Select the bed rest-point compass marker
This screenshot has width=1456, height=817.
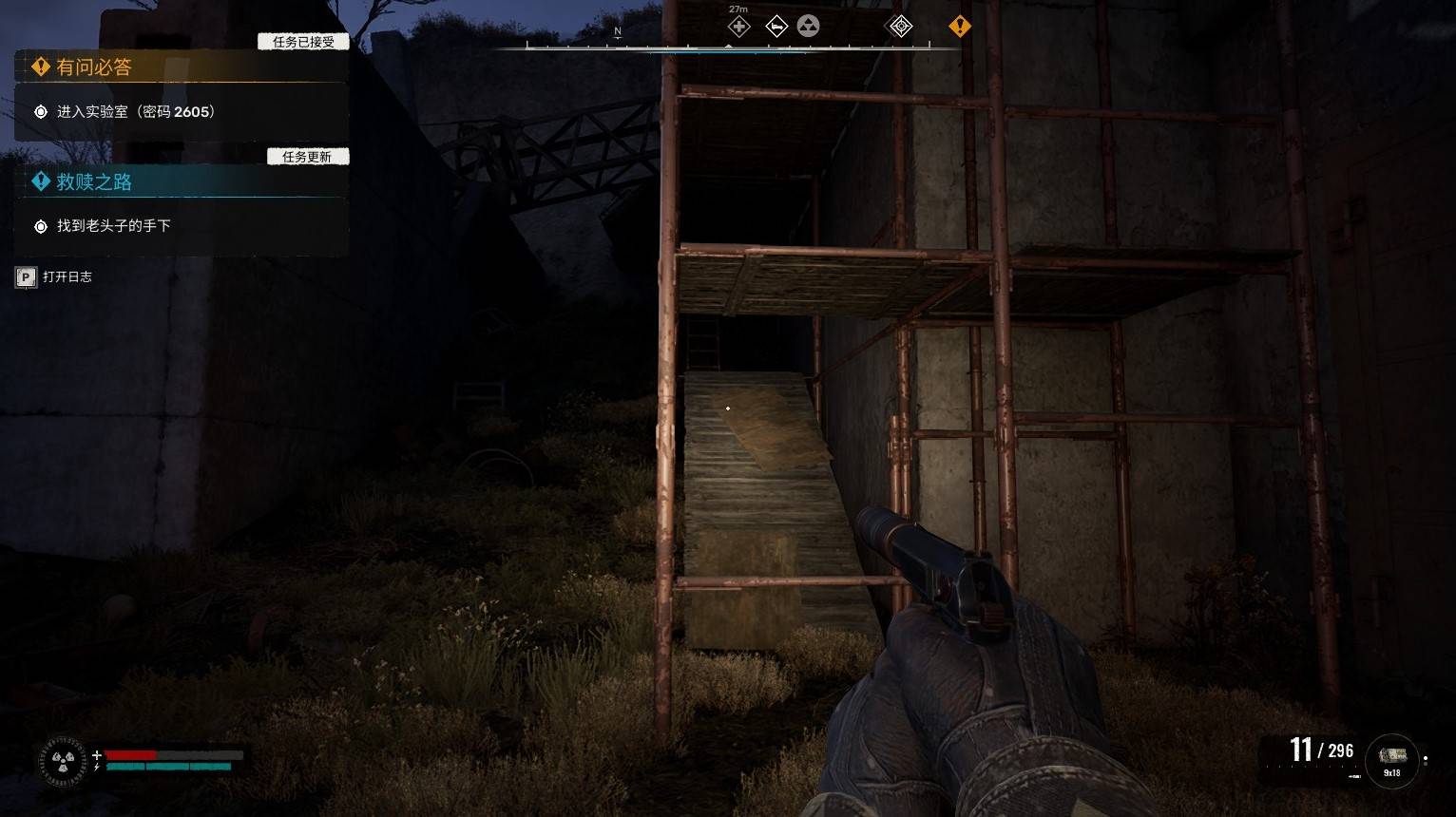[x=776, y=27]
